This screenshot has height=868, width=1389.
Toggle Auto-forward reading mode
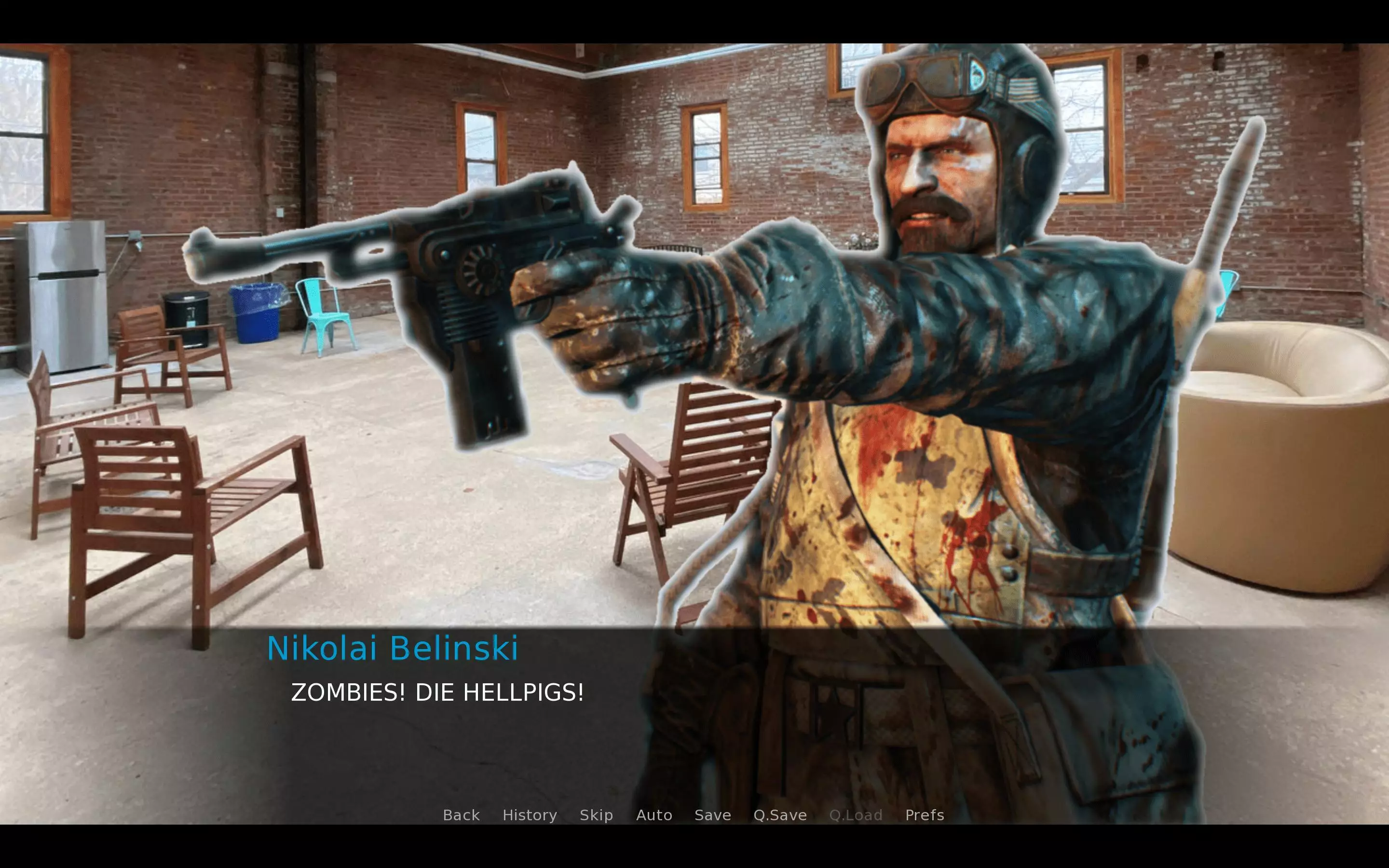pos(654,814)
